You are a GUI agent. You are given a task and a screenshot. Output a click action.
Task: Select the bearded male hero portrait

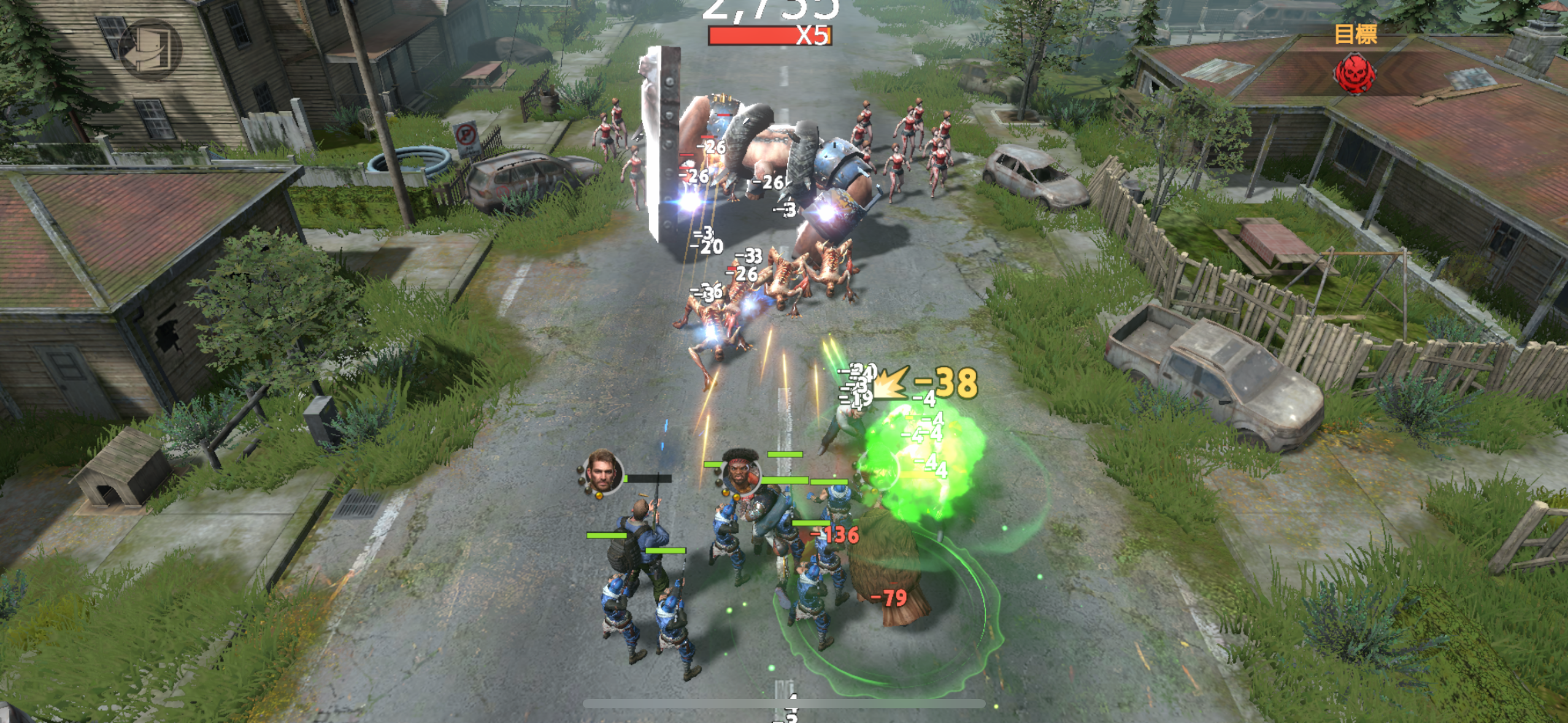pyautogui.click(x=602, y=473)
